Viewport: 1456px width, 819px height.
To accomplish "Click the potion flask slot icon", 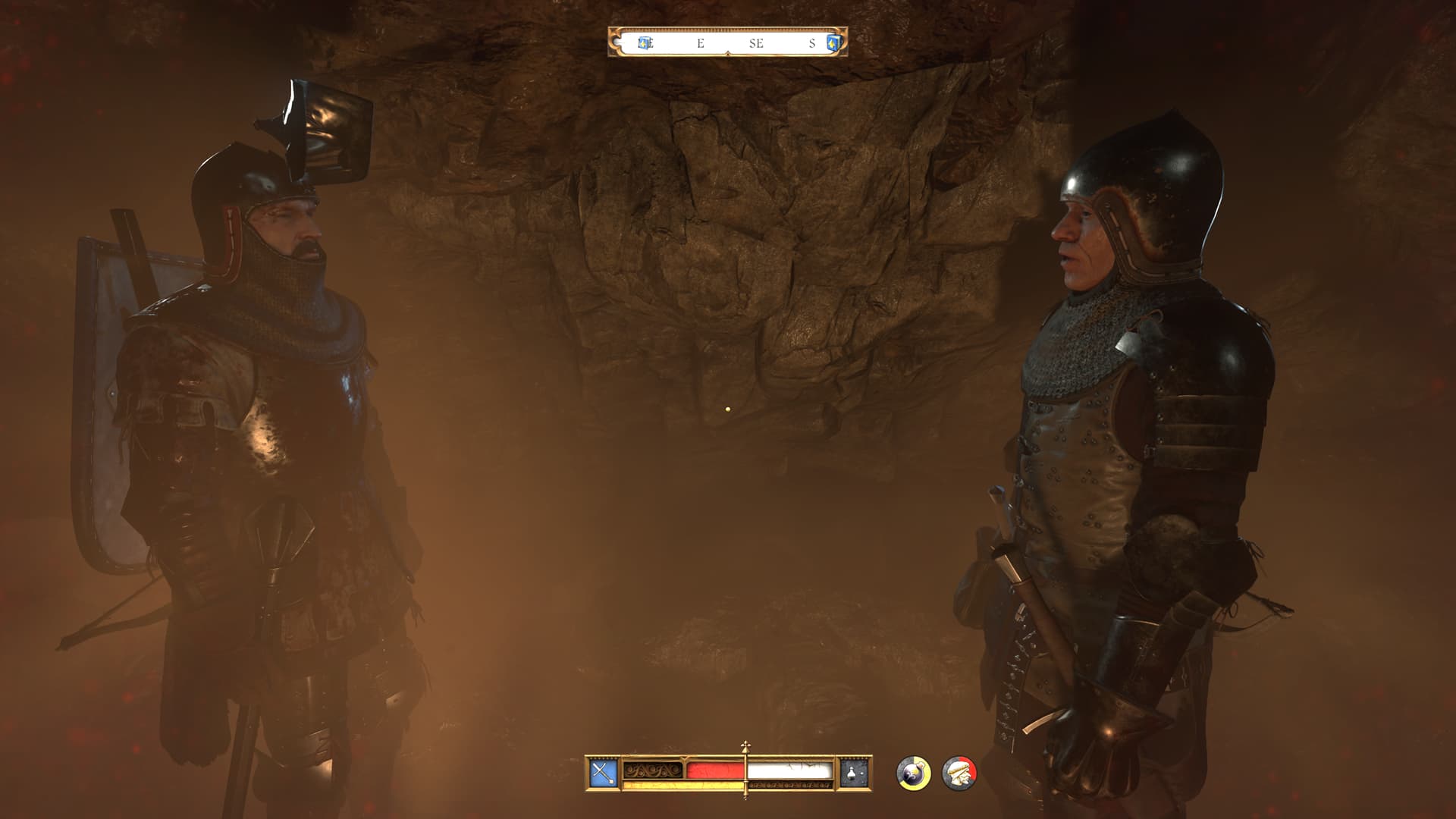I will 853,773.
